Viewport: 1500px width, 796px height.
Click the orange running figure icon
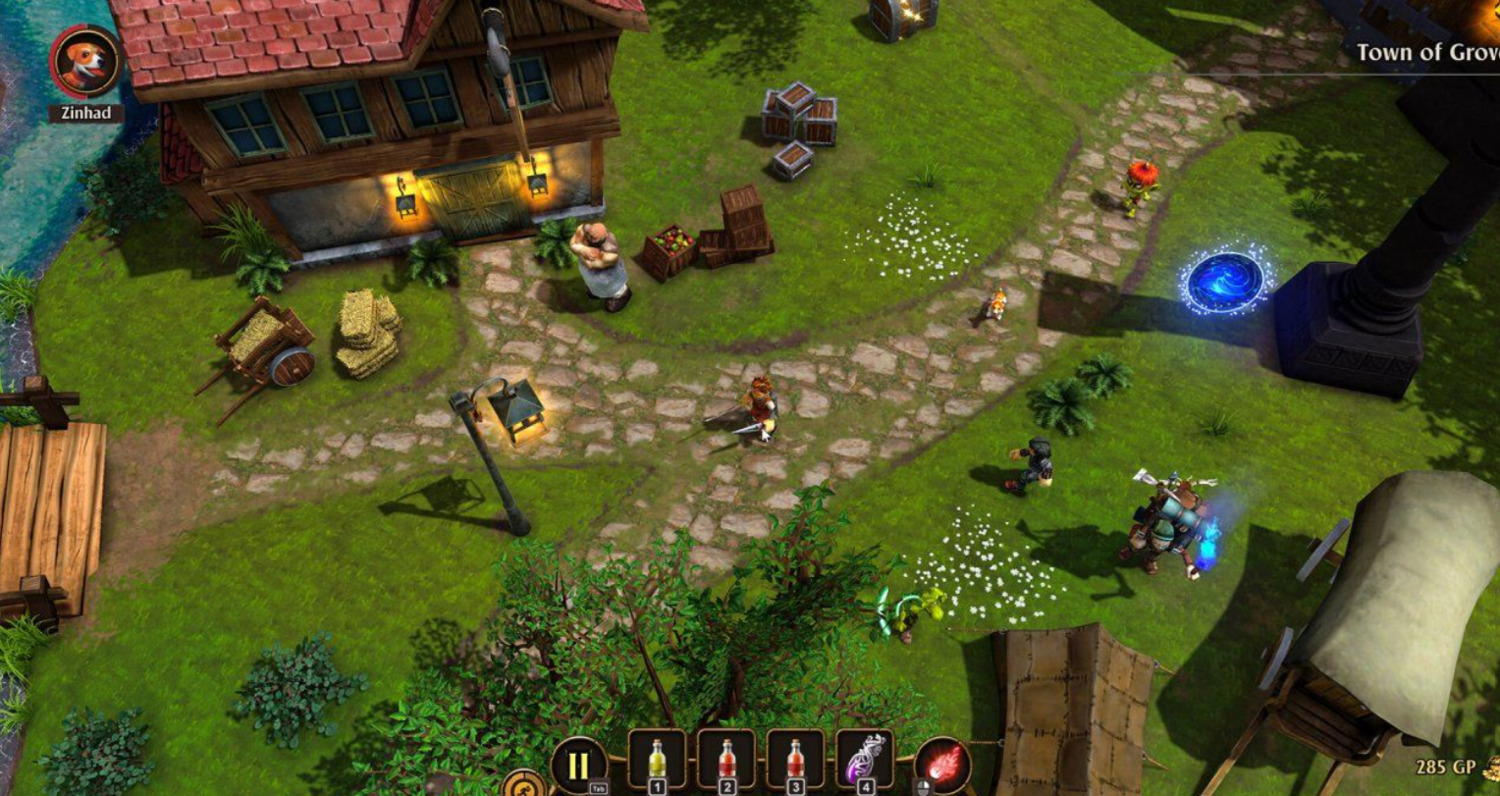(x=524, y=785)
